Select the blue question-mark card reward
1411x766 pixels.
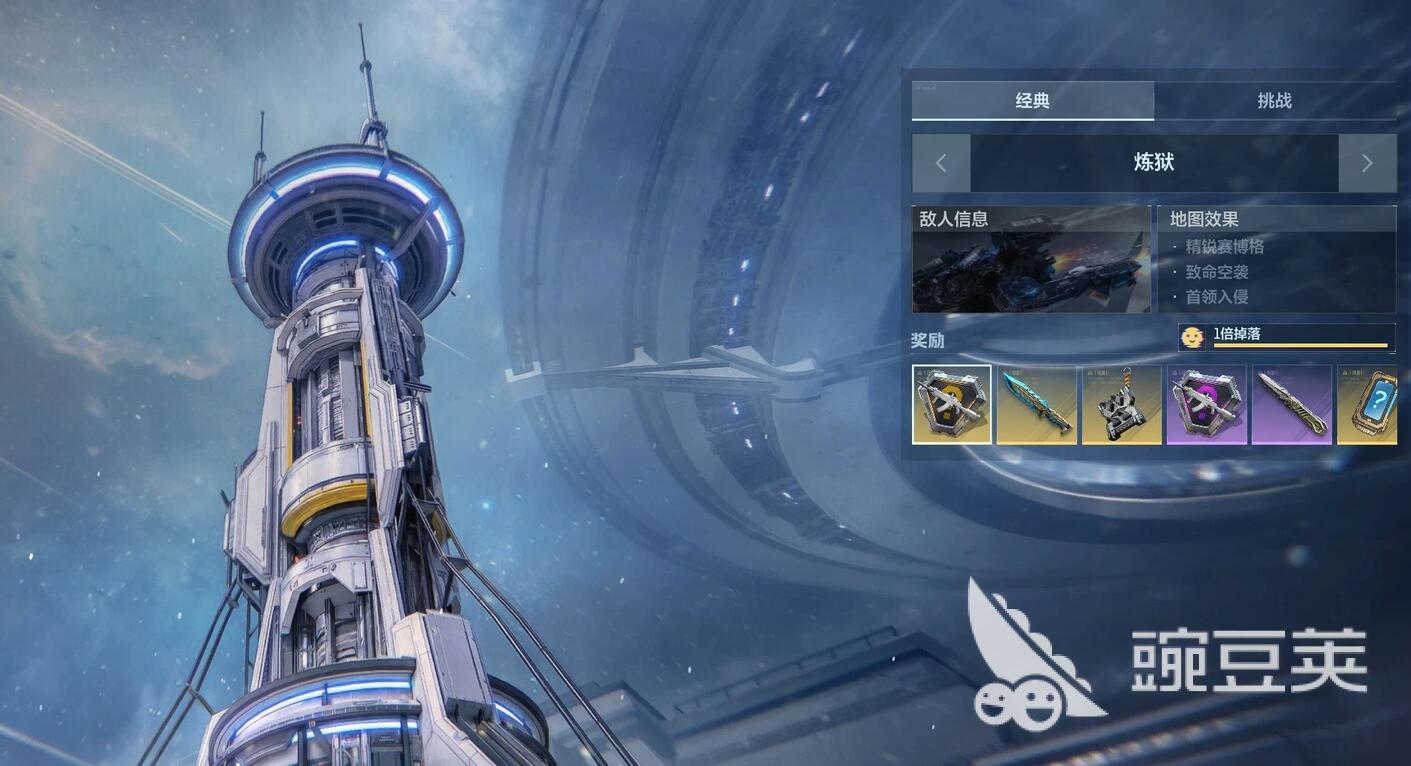pyautogui.click(x=1369, y=404)
